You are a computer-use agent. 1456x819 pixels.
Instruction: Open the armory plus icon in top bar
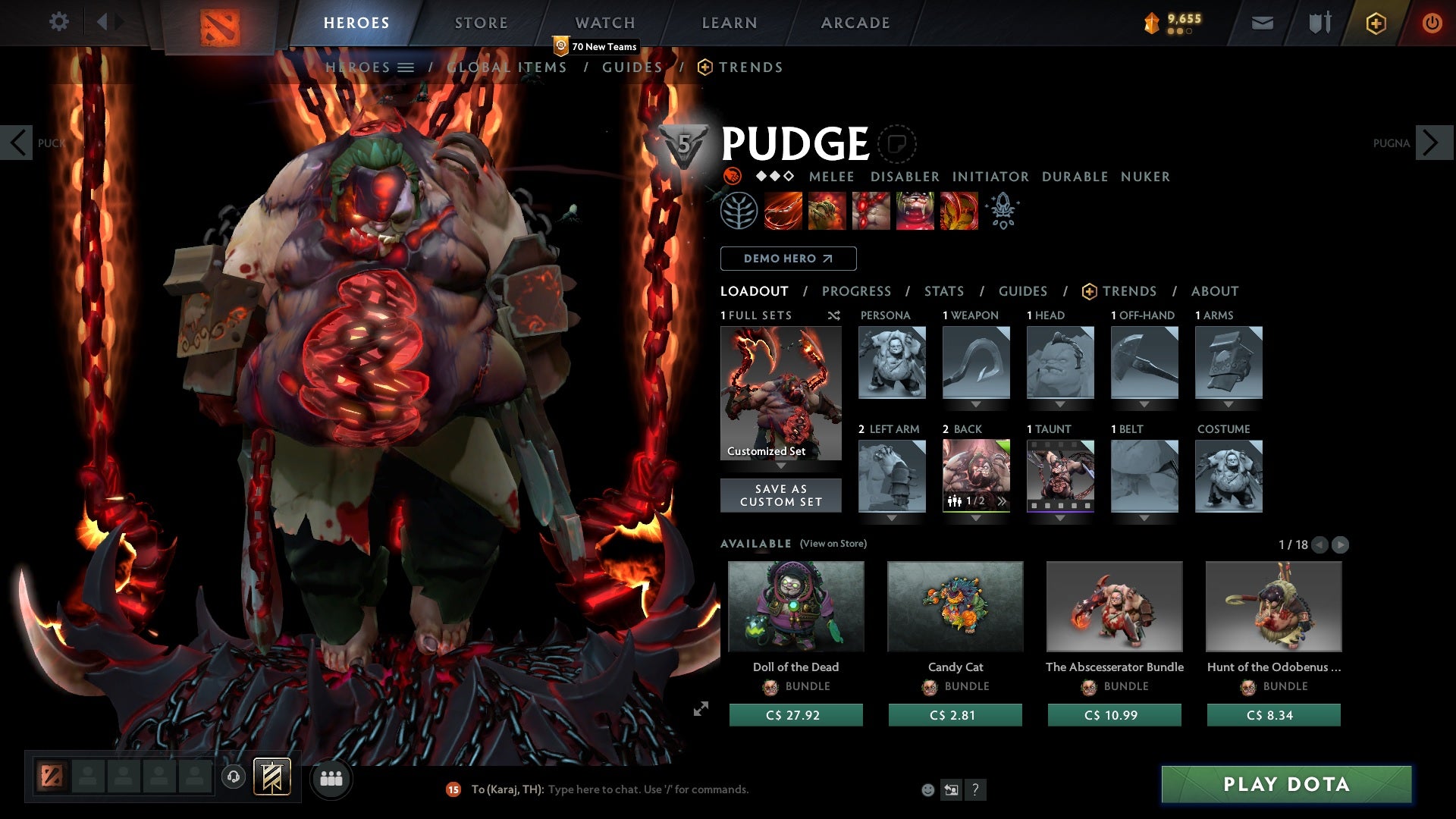(1375, 23)
